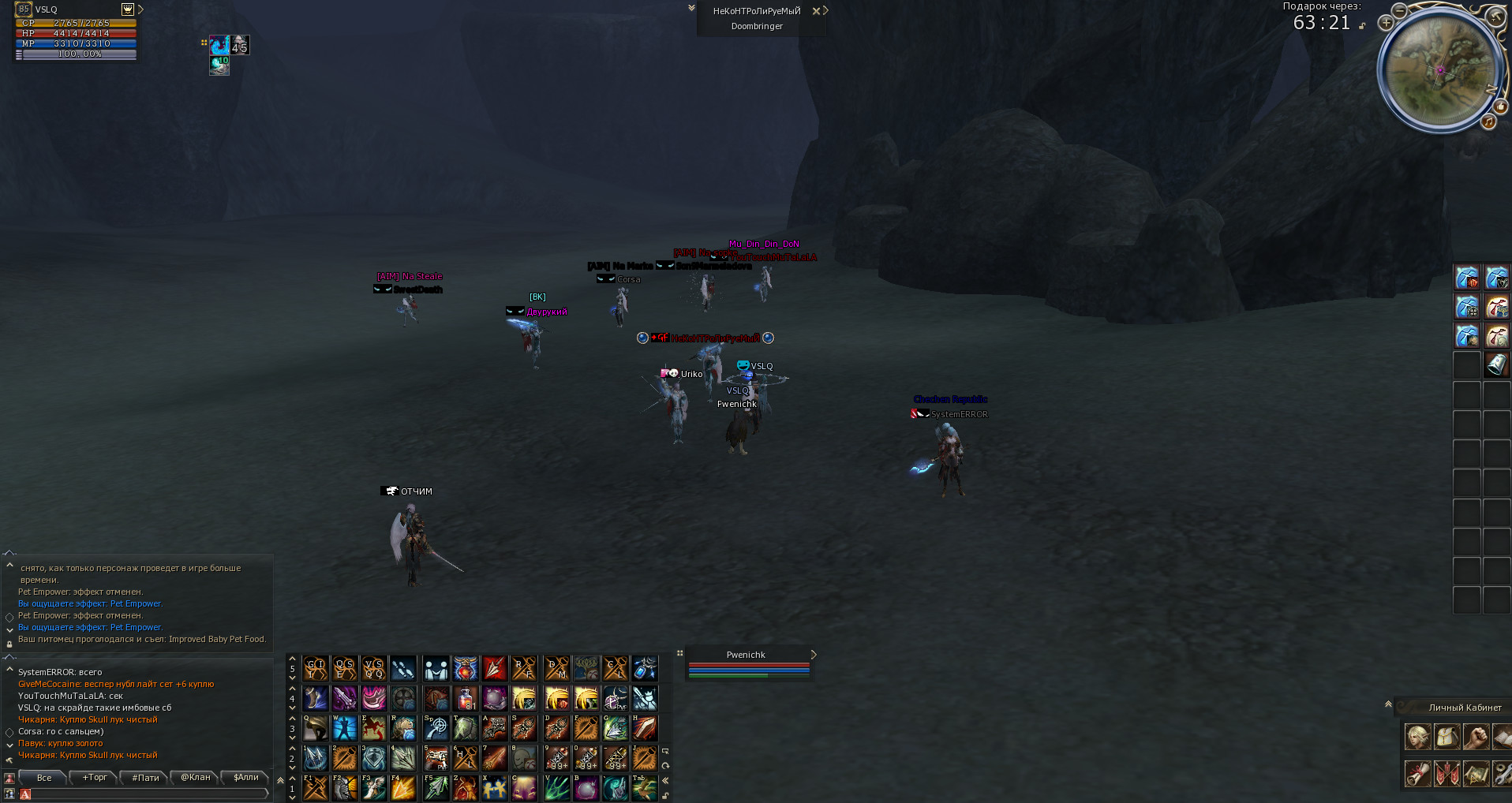Click the thumbs-up button near the minimap
The height and width of the screenshot is (803, 1512).
point(1499,106)
